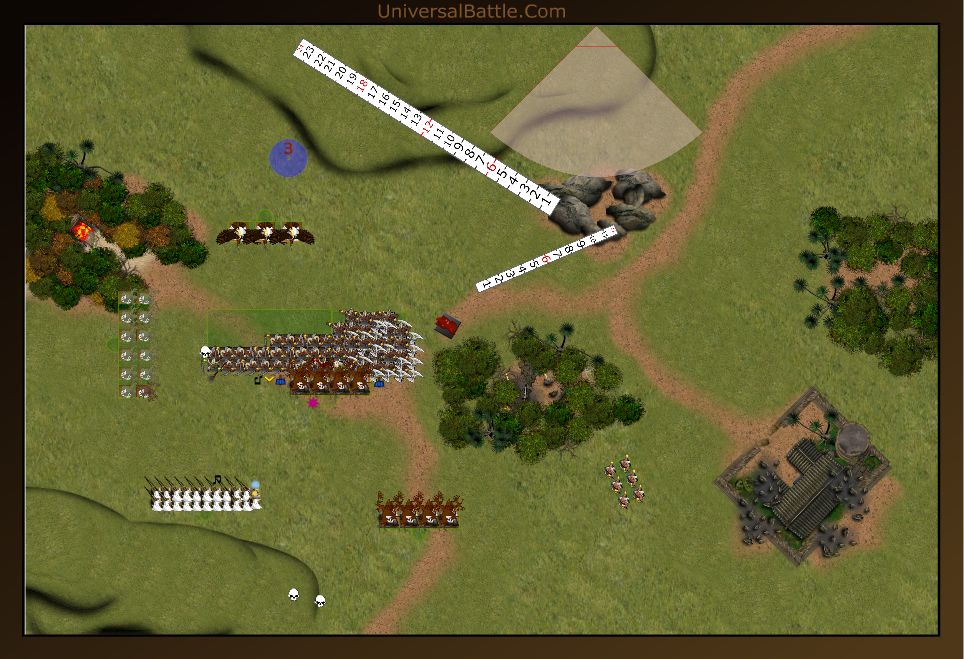Select the three-eagle flying unit

265,234
